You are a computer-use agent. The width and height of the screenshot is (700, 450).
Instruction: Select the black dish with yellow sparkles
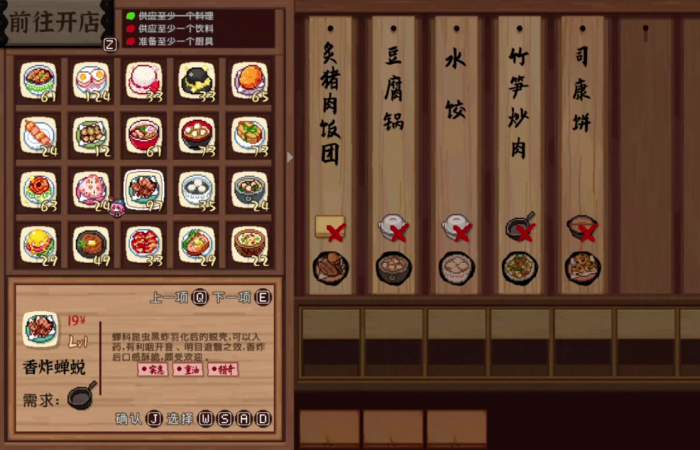(x=196, y=80)
